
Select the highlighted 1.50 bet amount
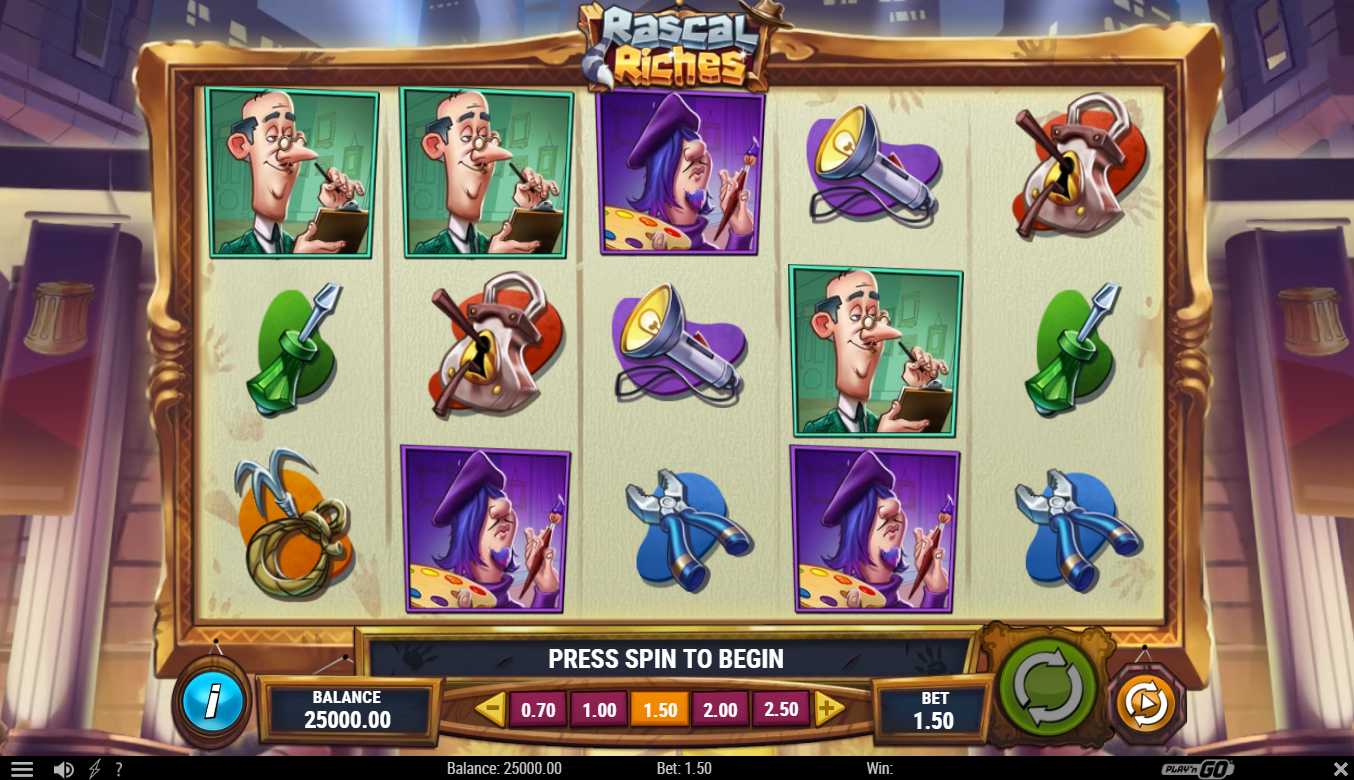coord(660,710)
